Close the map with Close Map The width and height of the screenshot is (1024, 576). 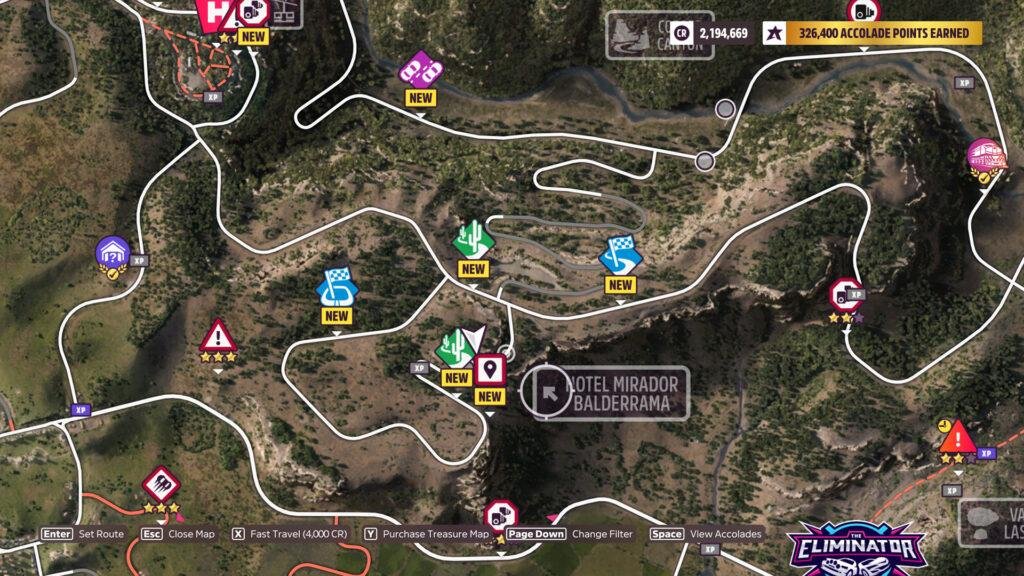178,534
